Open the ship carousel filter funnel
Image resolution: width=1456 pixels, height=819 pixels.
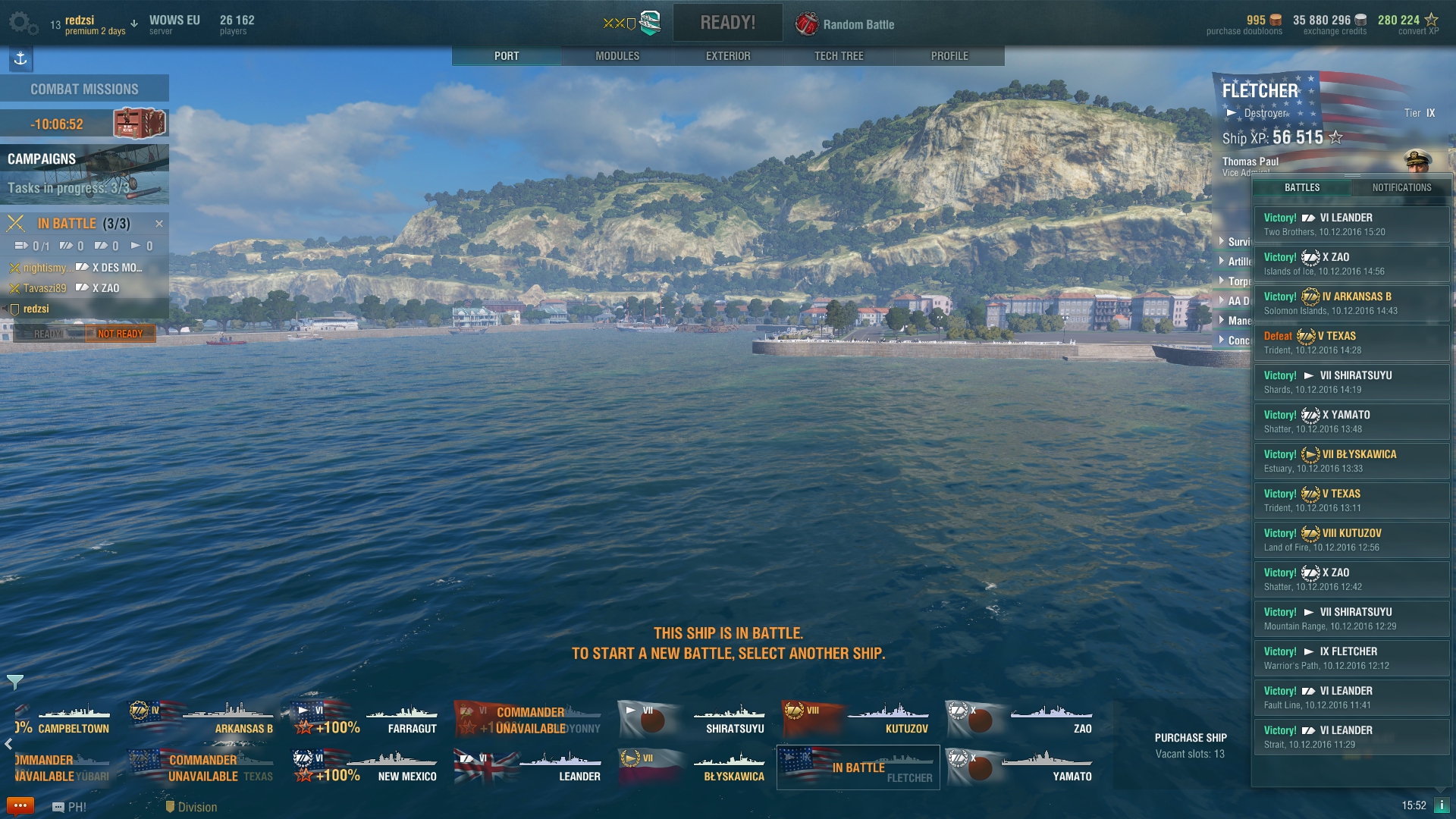14,682
